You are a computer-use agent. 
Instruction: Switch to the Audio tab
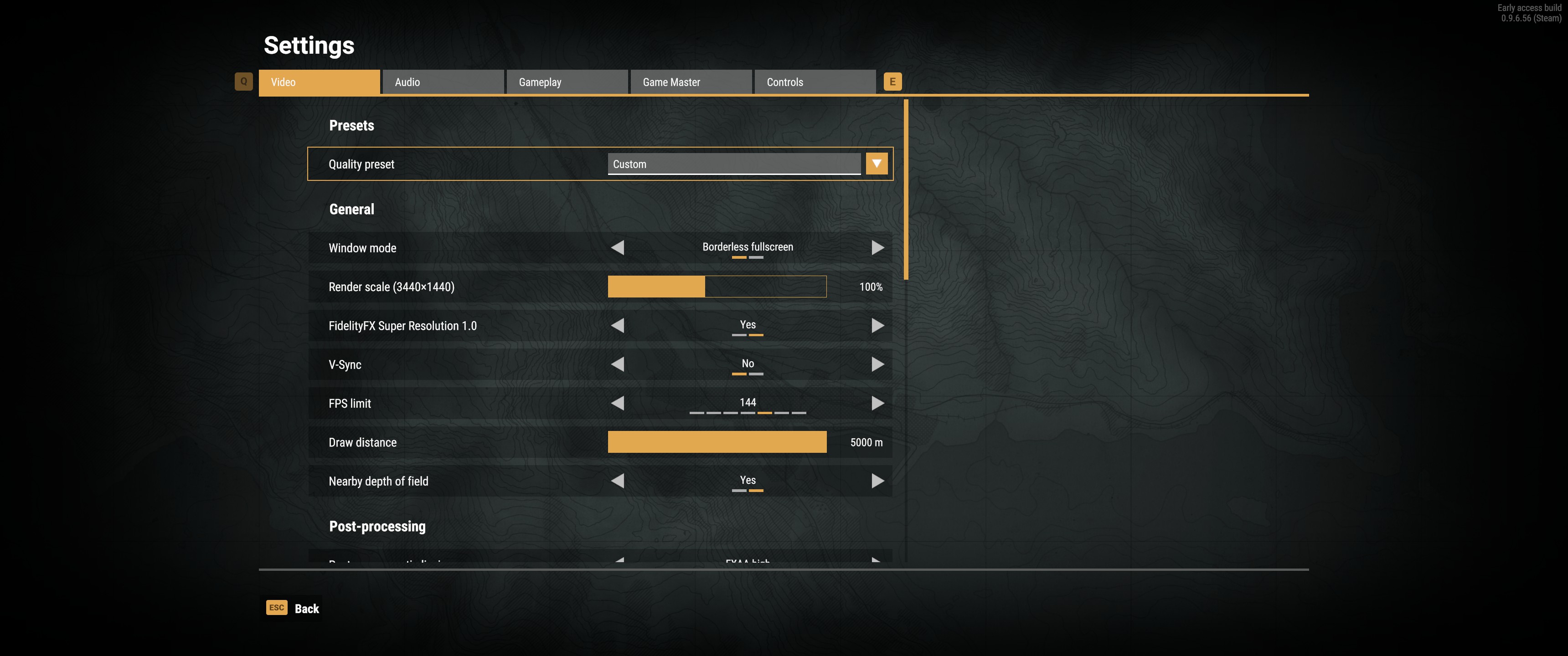(x=443, y=82)
